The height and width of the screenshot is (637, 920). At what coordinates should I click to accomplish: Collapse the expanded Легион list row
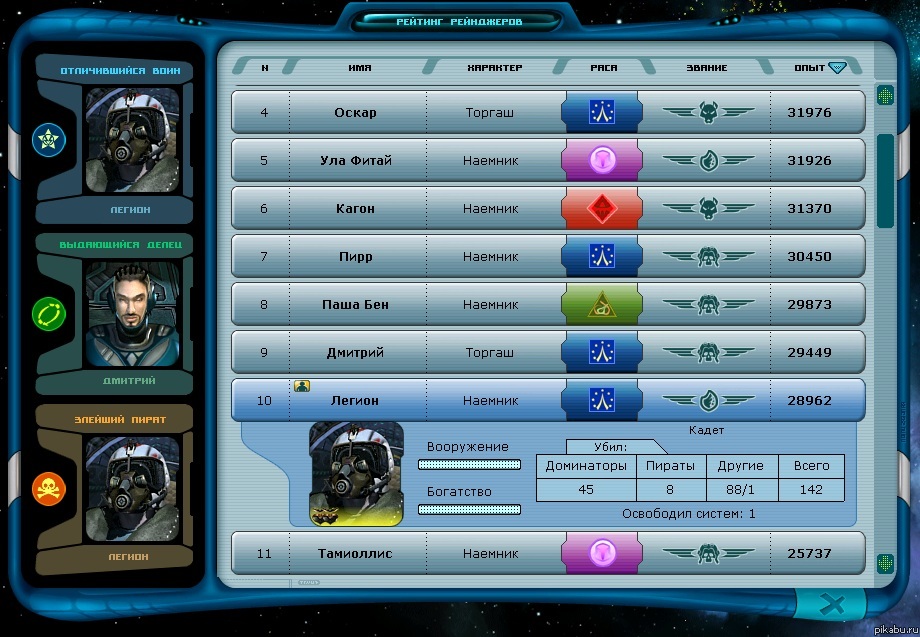click(x=547, y=401)
